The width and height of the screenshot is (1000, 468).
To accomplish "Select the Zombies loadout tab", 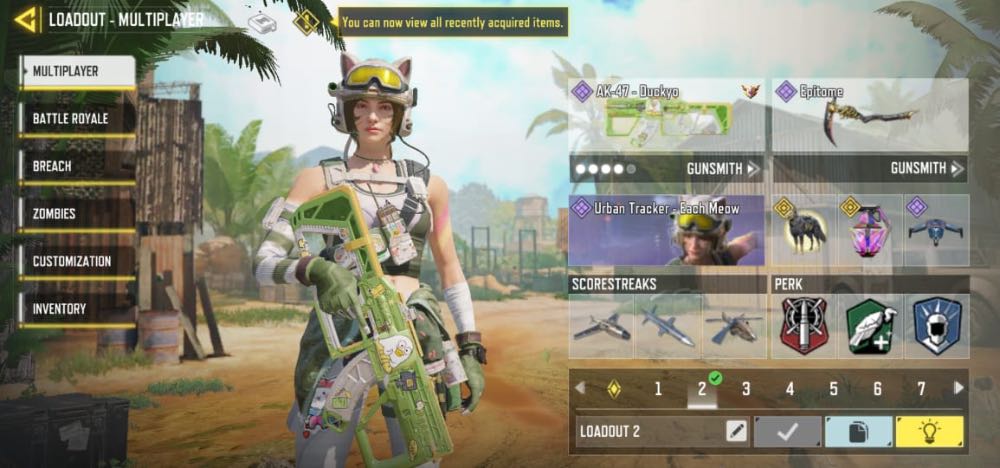I will (x=76, y=214).
